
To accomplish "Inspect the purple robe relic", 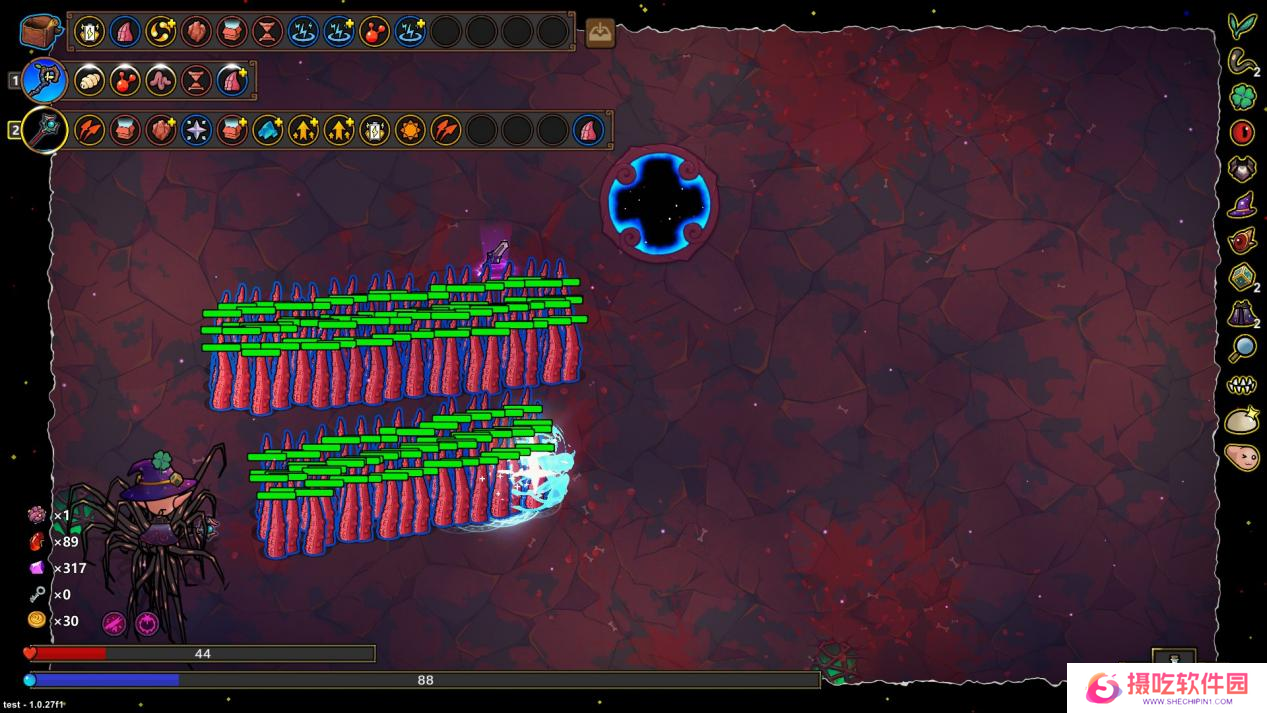I will pyautogui.click(x=1242, y=313).
